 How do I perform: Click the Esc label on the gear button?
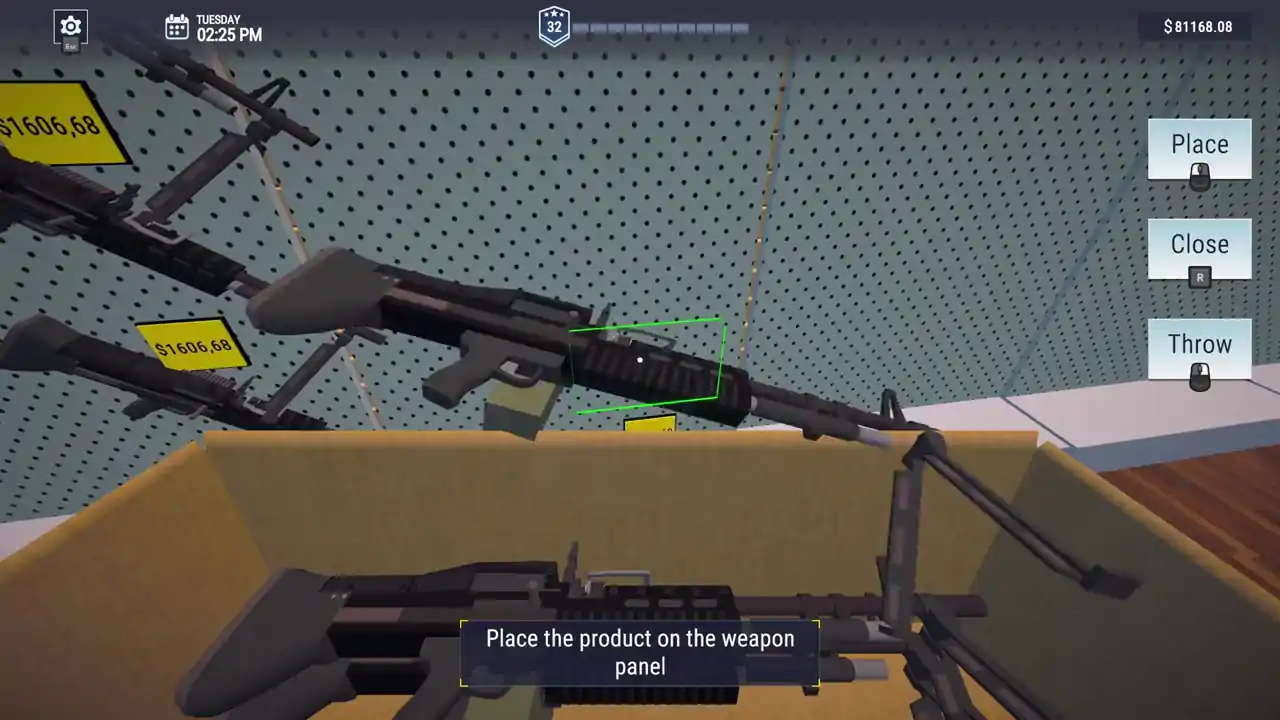pos(70,45)
